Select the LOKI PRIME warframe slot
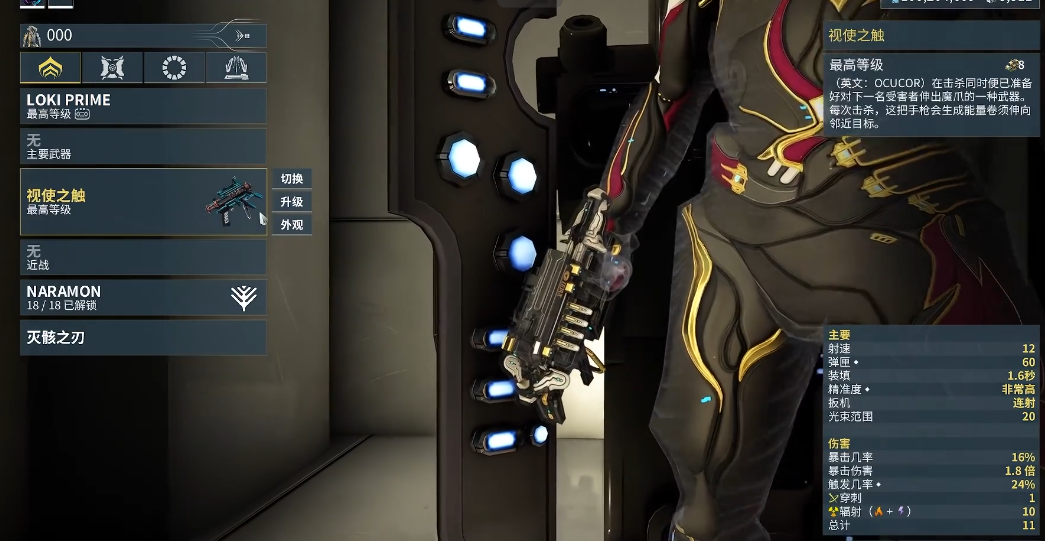 click(x=143, y=106)
